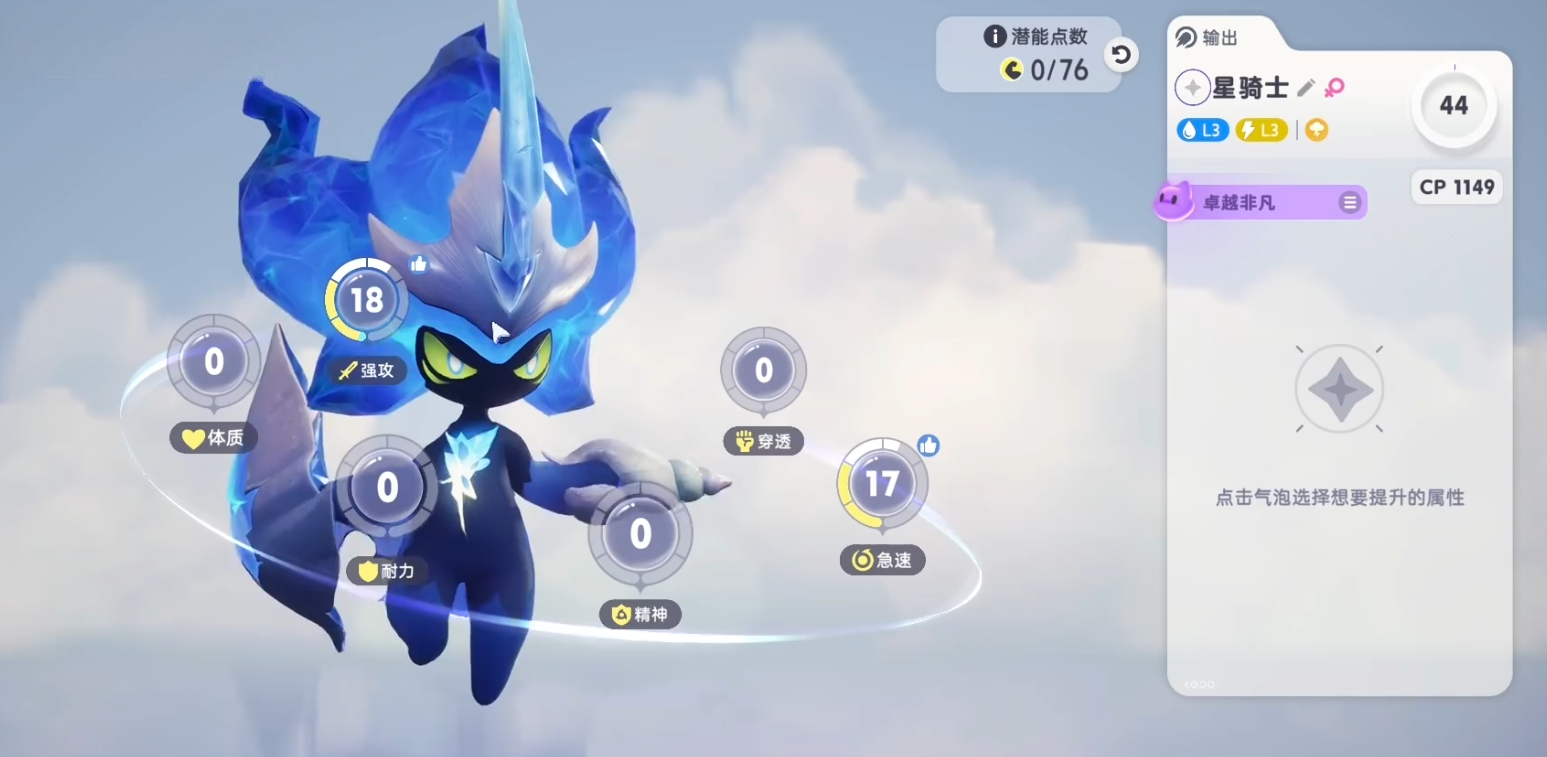Screen dimensions: 1547x757
Task: Switch to the 输出 tab
Action: click(1208, 38)
